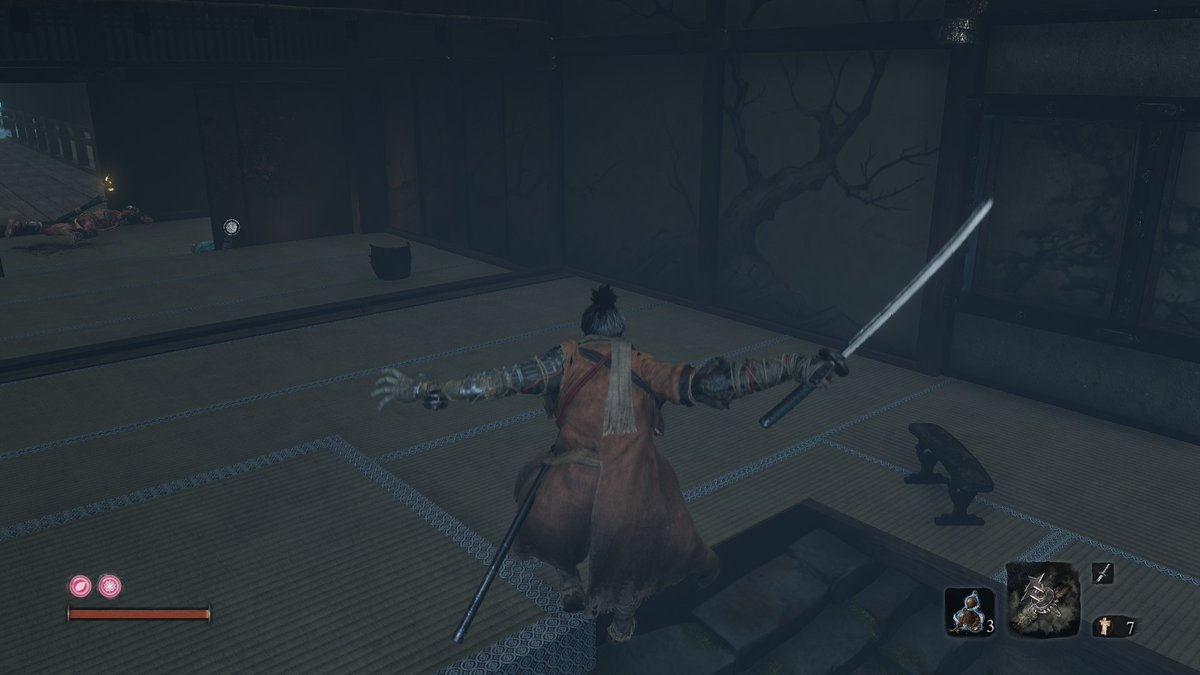Select the pink blossom resurrection node
Screen dimensions: 1200x675
tap(109, 585)
